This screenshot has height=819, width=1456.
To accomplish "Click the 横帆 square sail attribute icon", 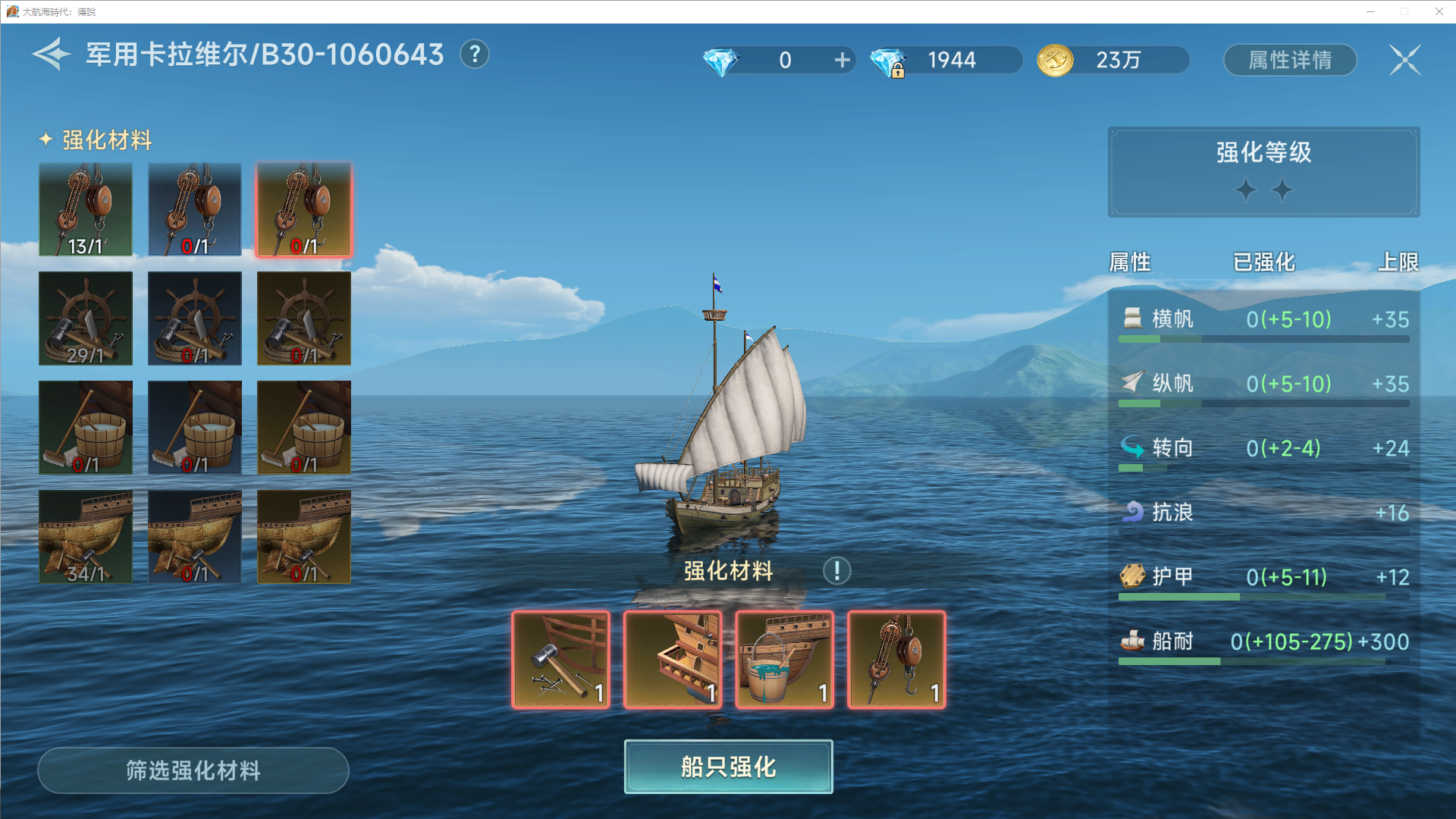I will 1132,319.
